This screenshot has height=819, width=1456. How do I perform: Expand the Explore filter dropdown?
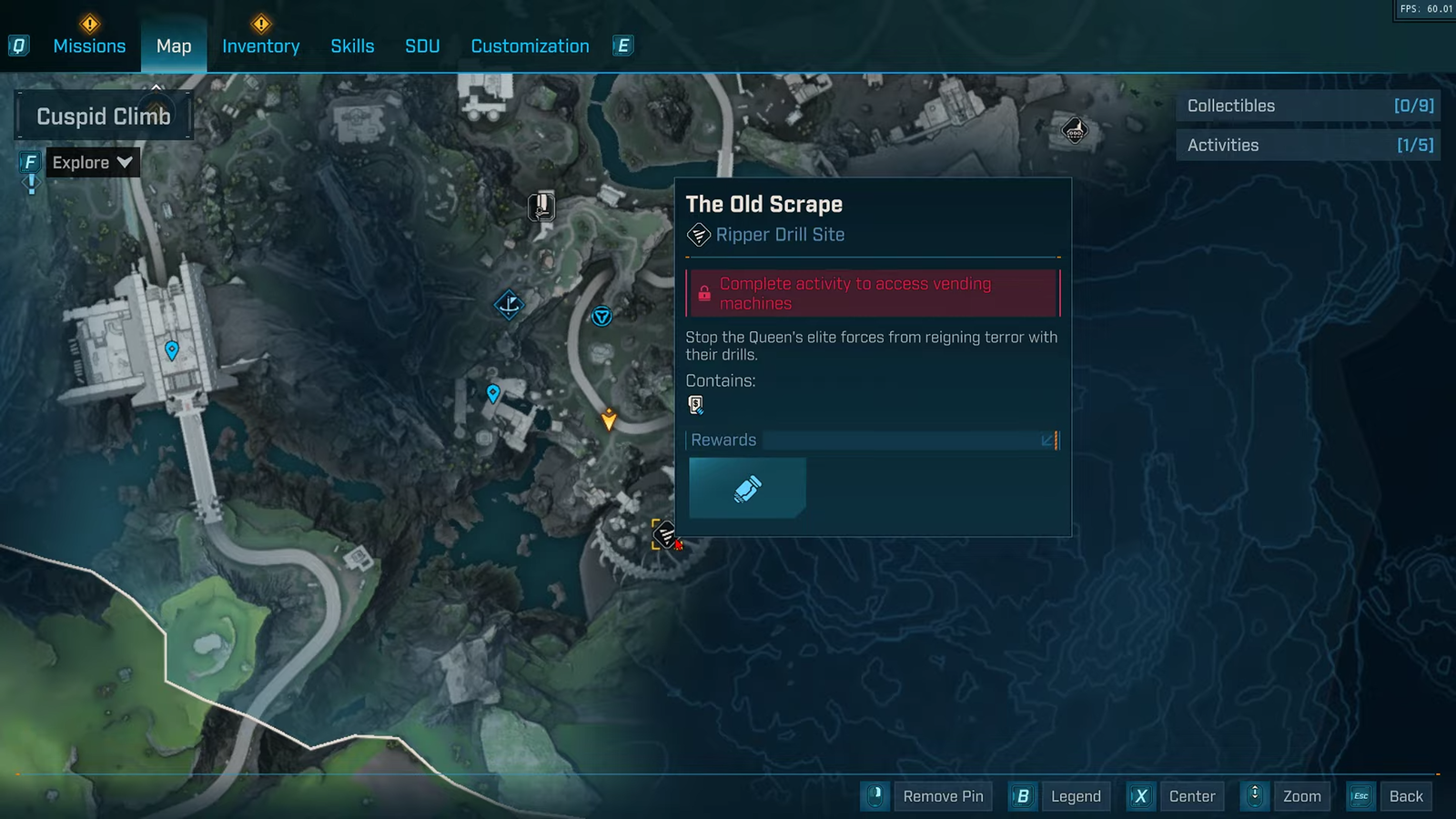(93, 163)
